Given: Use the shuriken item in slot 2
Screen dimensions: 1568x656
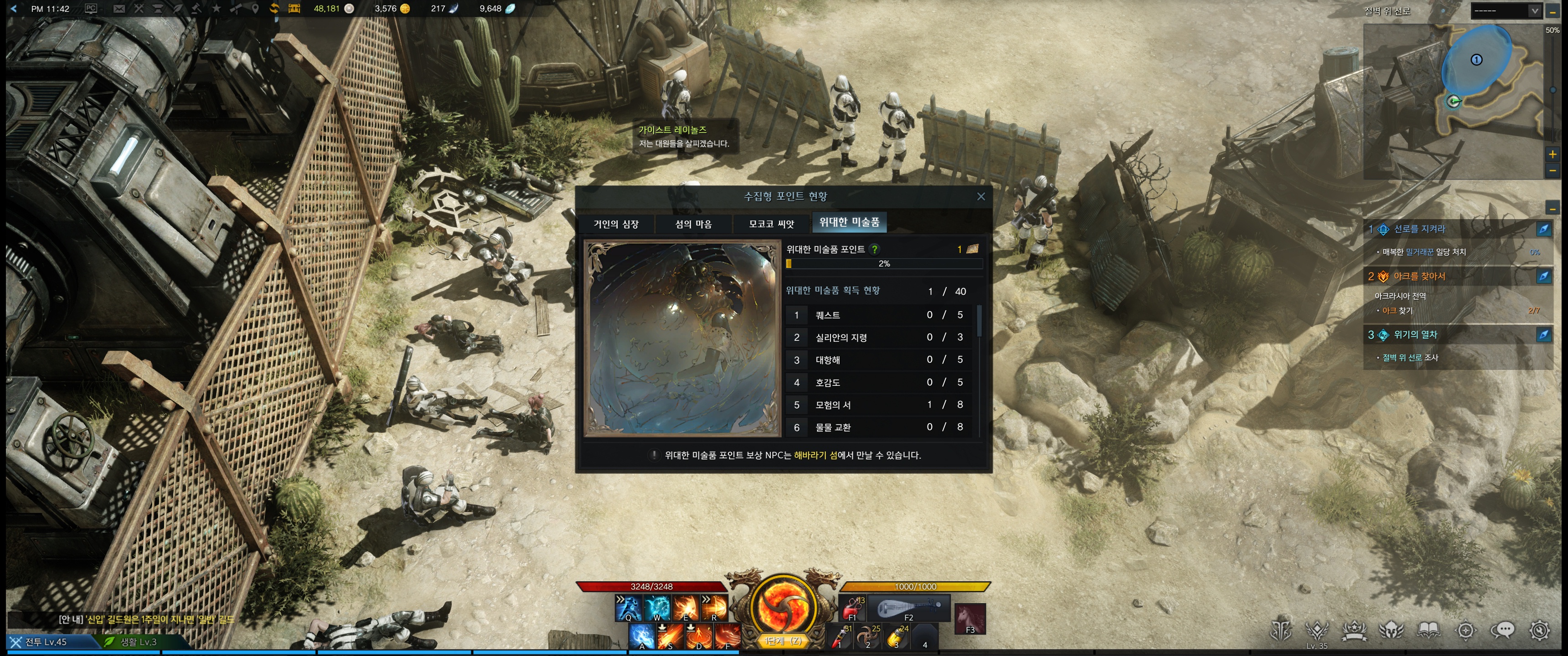Looking at the screenshot, I should (867, 636).
